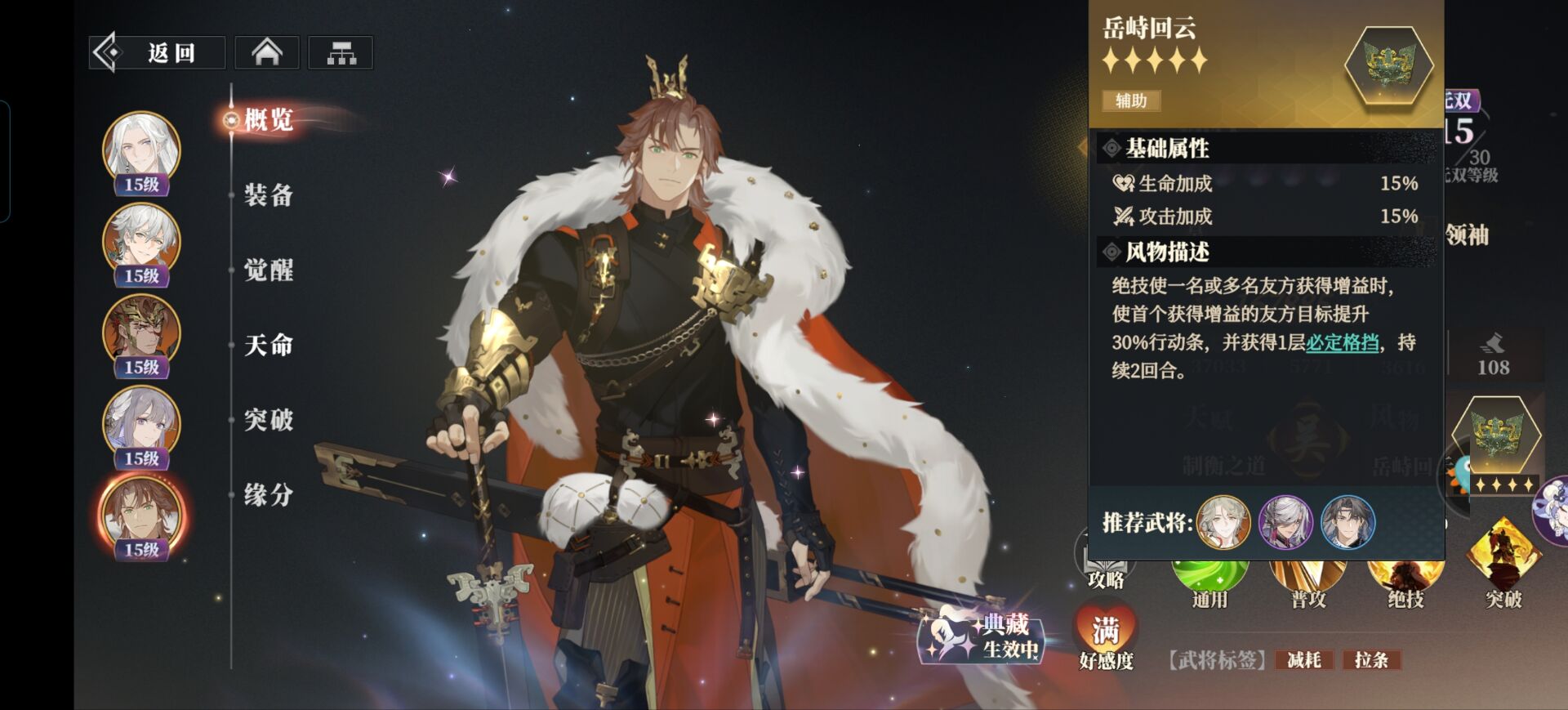Image resolution: width=1568 pixels, height=710 pixels.
Task: Open the 装备 equipment tab
Action: tap(268, 195)
